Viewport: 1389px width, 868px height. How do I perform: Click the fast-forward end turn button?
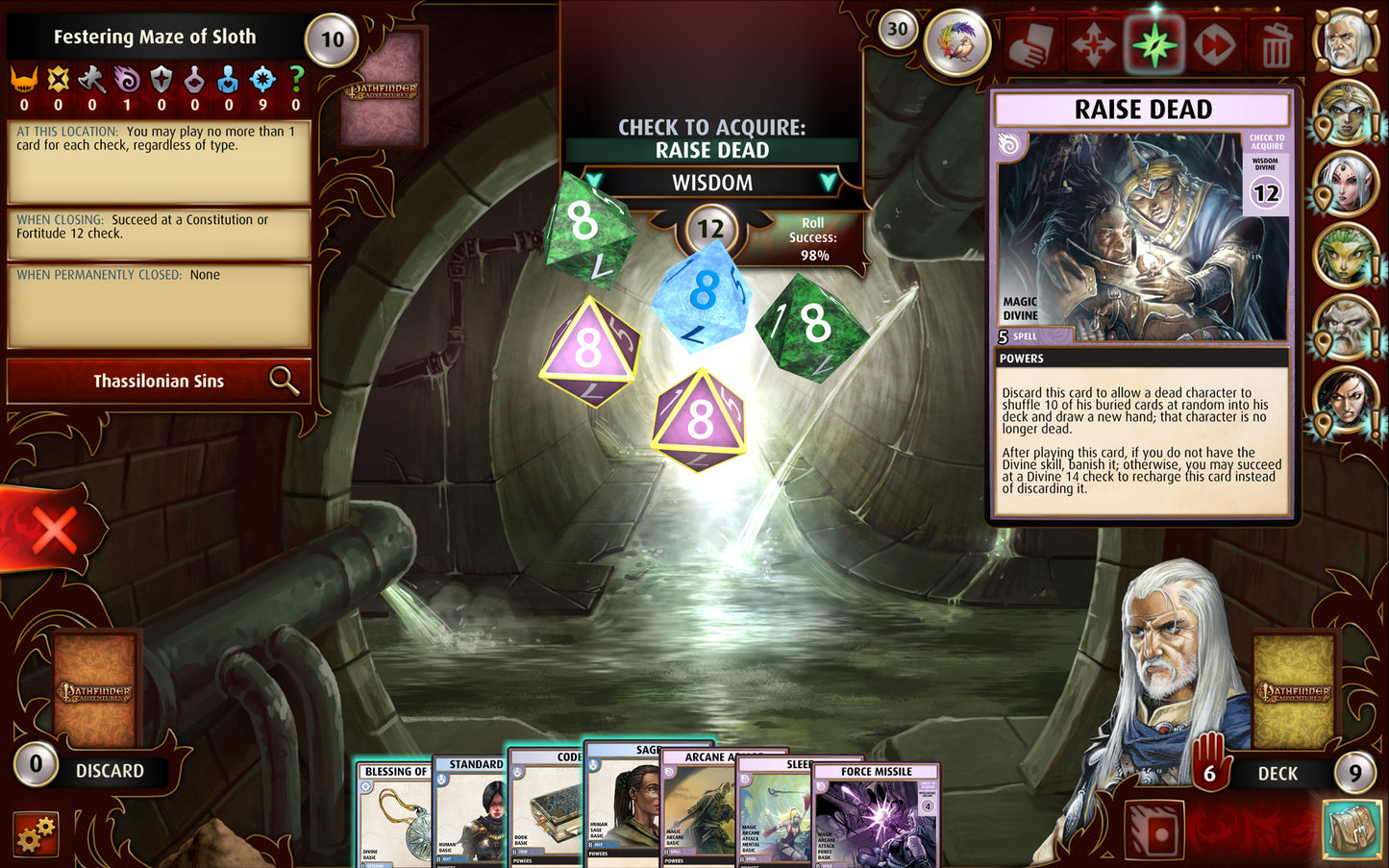point(1215,44)
